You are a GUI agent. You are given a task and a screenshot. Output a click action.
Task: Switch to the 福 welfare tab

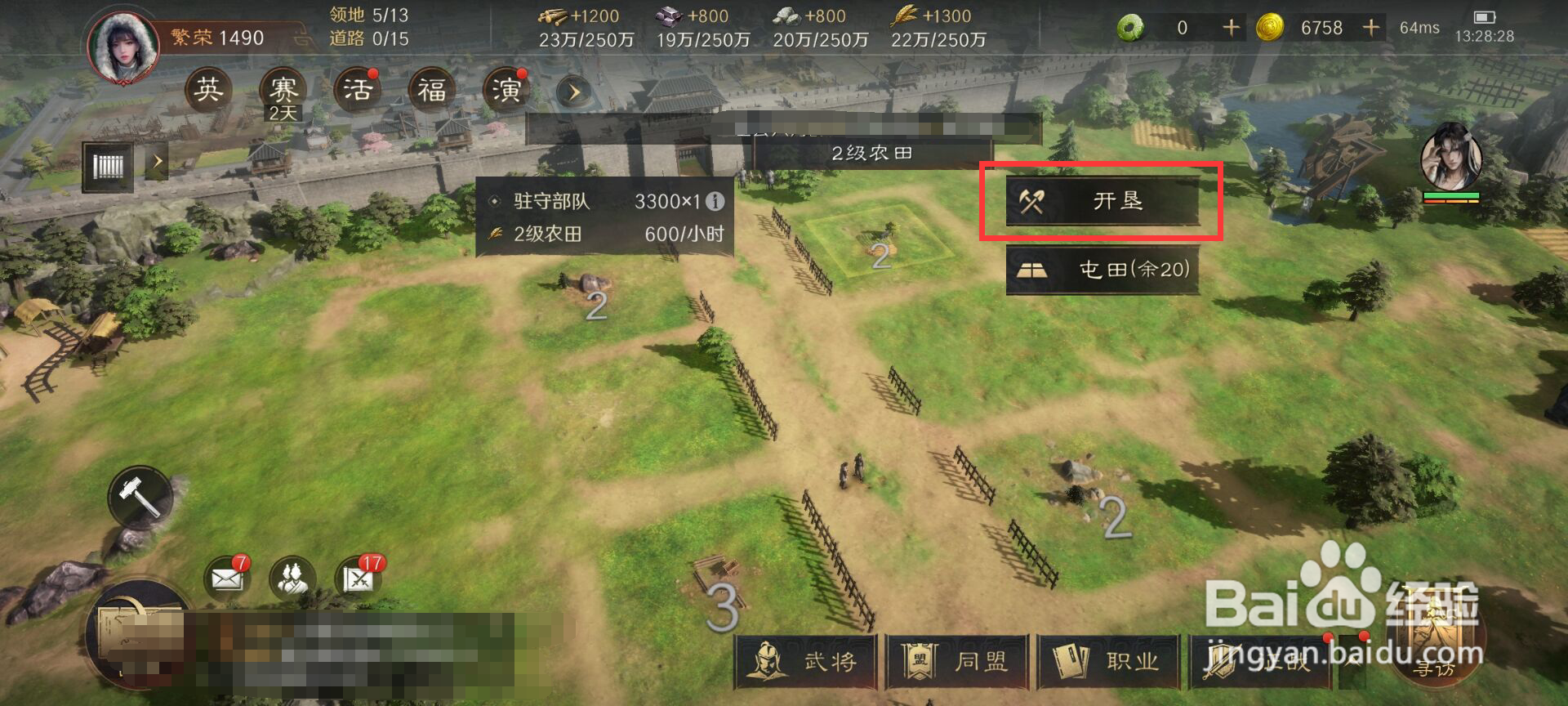pyautogui.click(x=430, y=90)
